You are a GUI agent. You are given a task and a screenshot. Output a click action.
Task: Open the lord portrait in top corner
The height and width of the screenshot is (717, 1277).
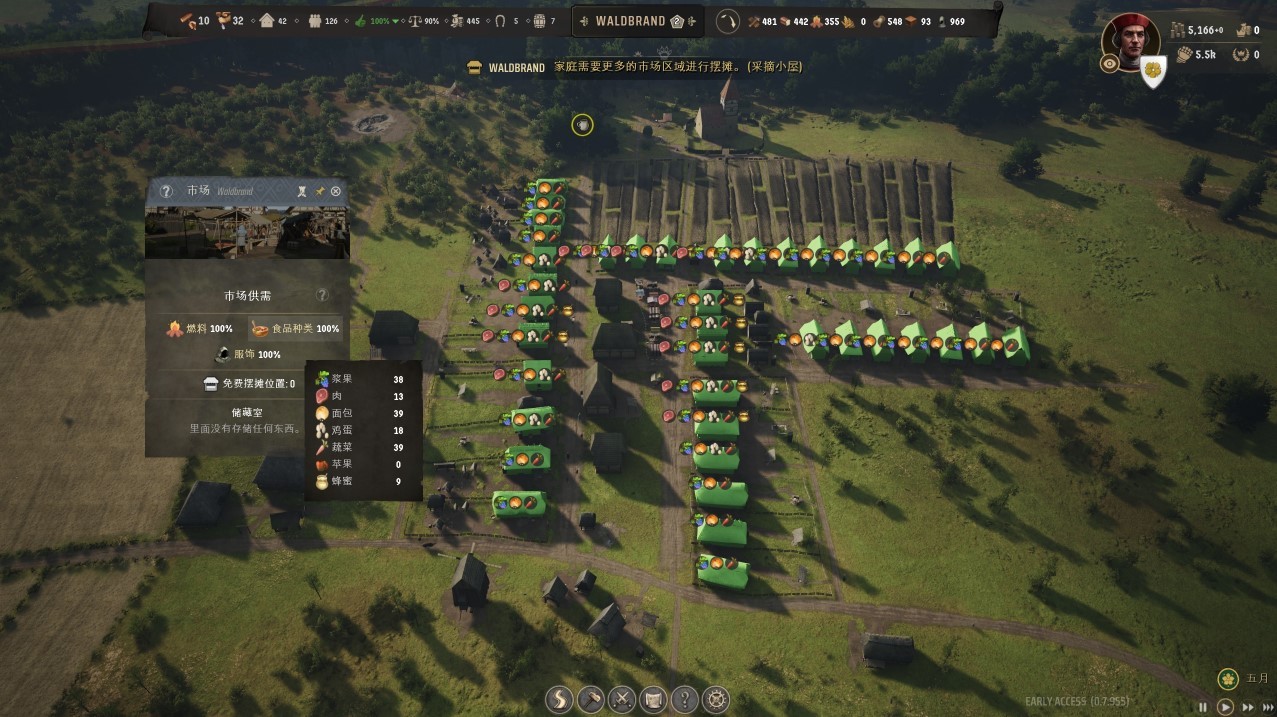coord(1130,40)
